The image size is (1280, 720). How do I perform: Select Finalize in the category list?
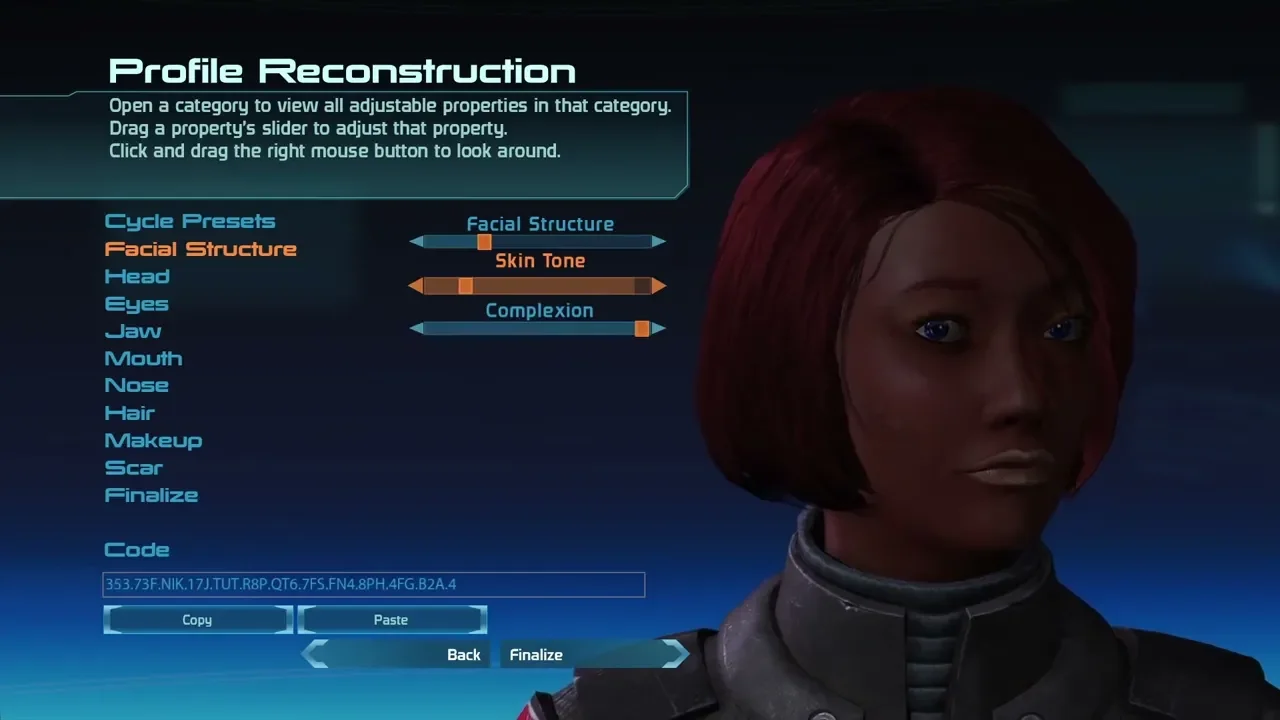tap(151, 495)
